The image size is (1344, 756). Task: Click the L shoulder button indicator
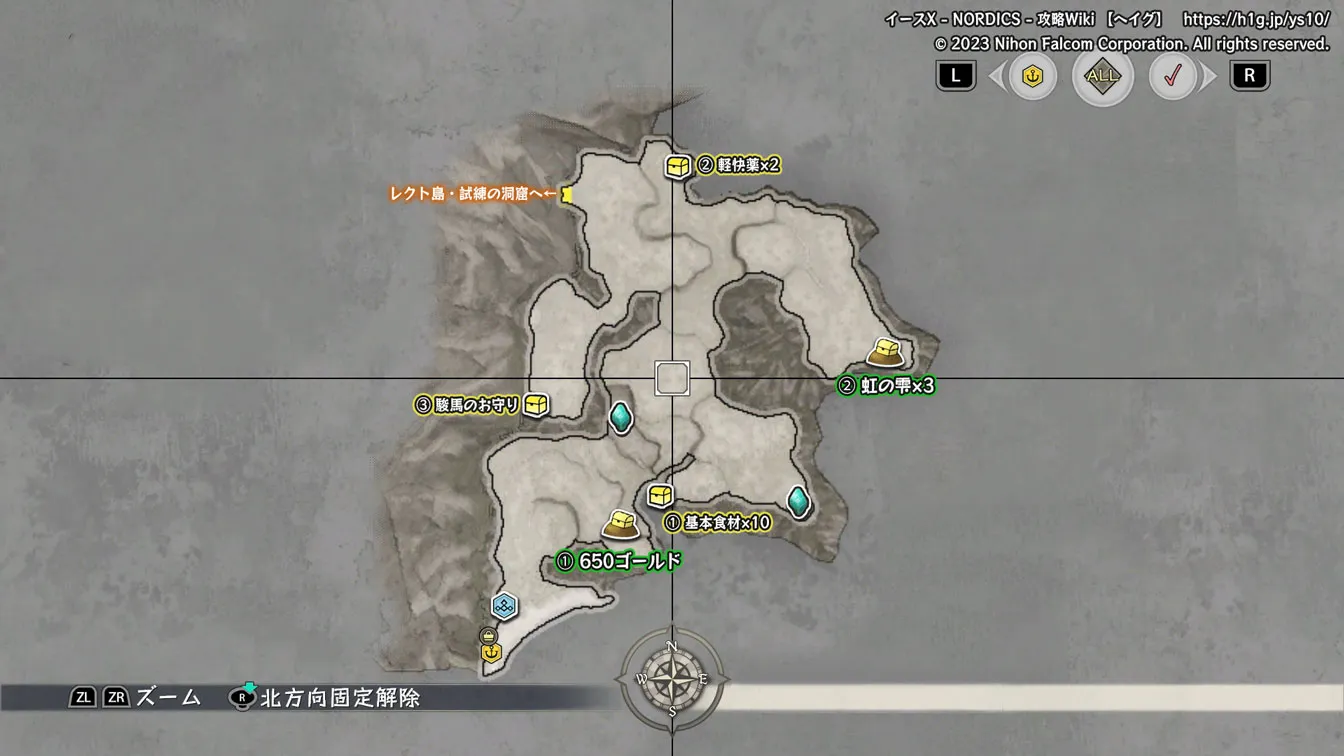point(954,75)
